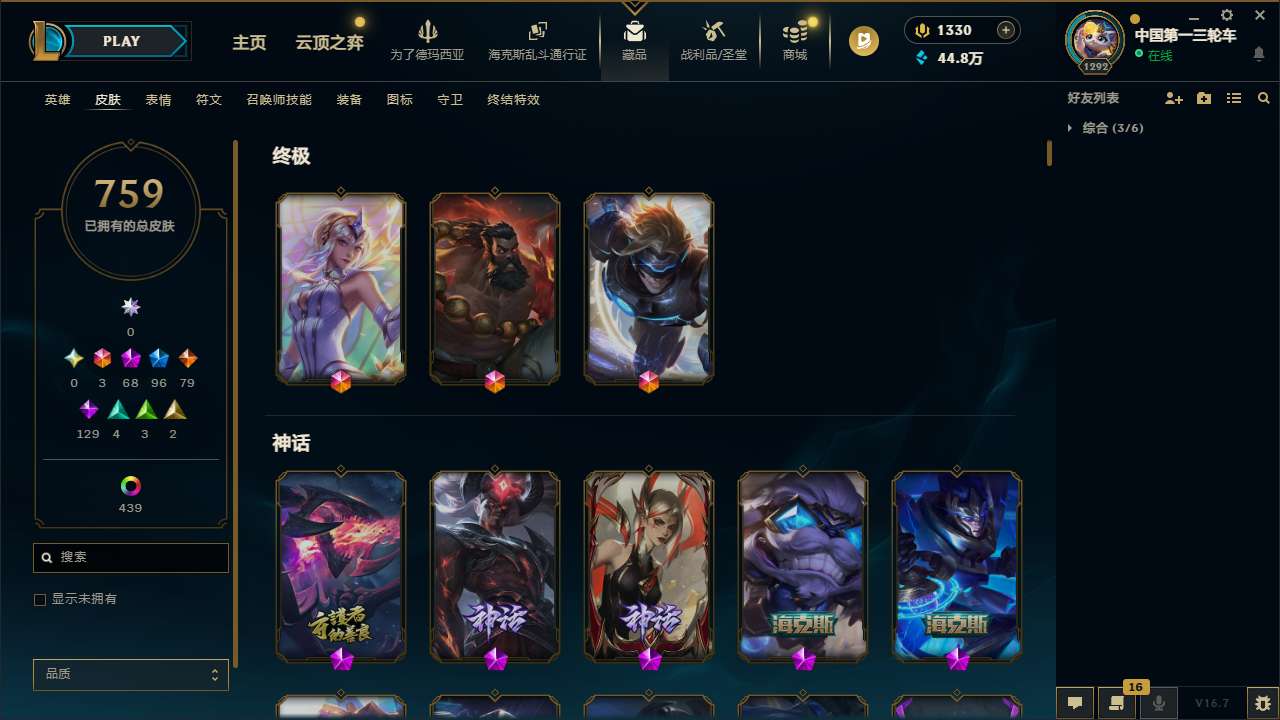Toggle the microphone mute icon
The image size is (1280, 720).
click(1159, 704)
